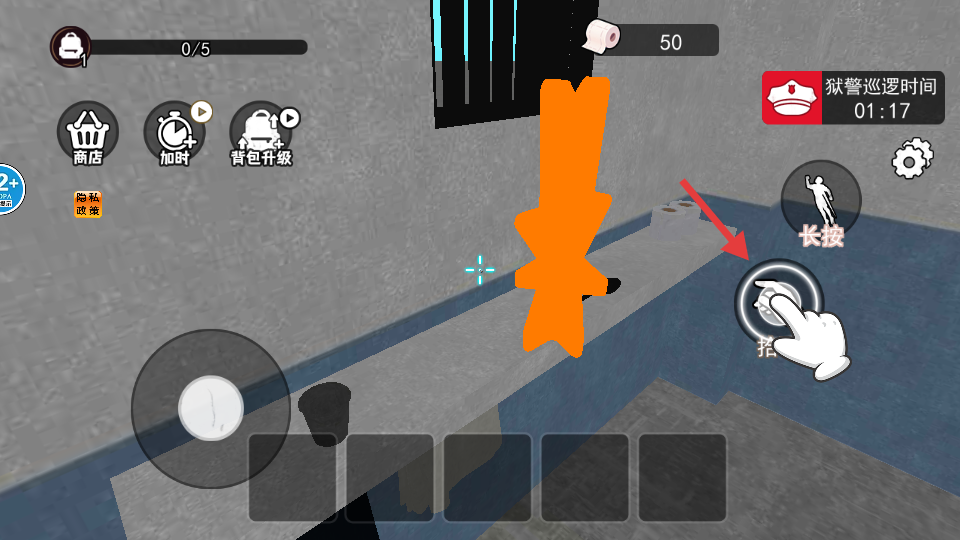Open the 背包升级 backpack upgrade

[x=260, y=131]
